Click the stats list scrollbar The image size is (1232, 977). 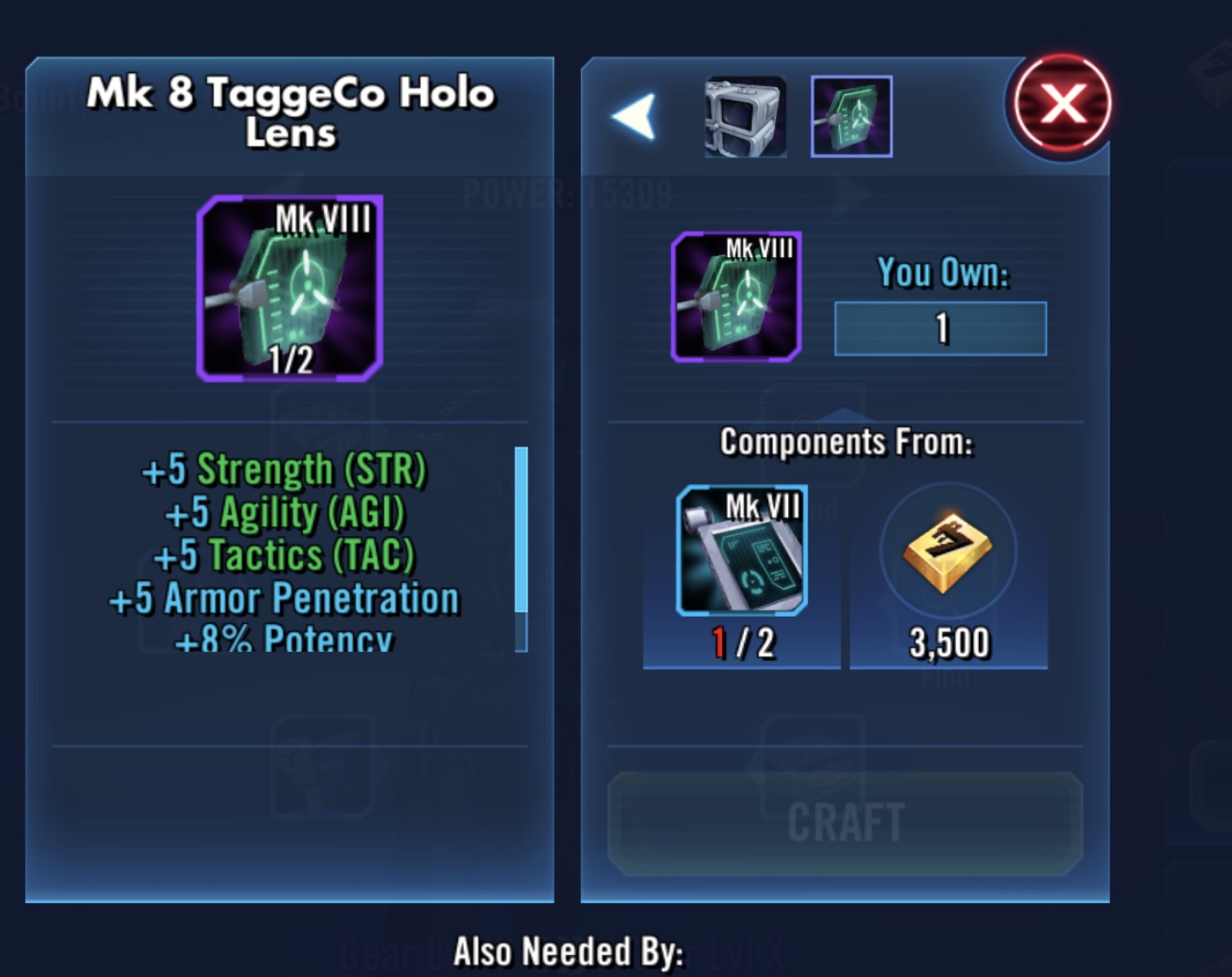[x=521, y=548]
